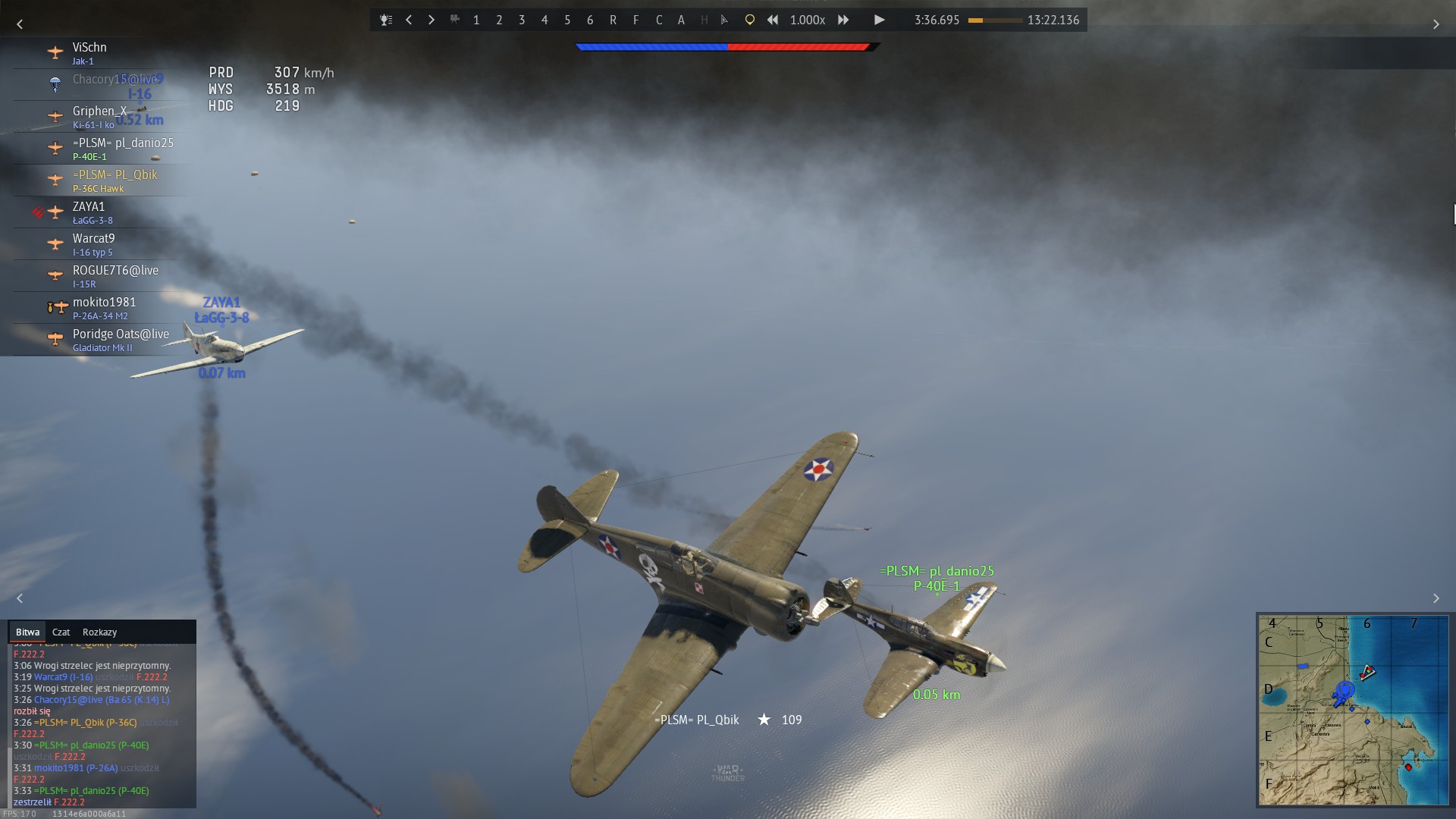1456x819 pixels.
Task: Select player ViSchn in the list
Action: point(89,53)
